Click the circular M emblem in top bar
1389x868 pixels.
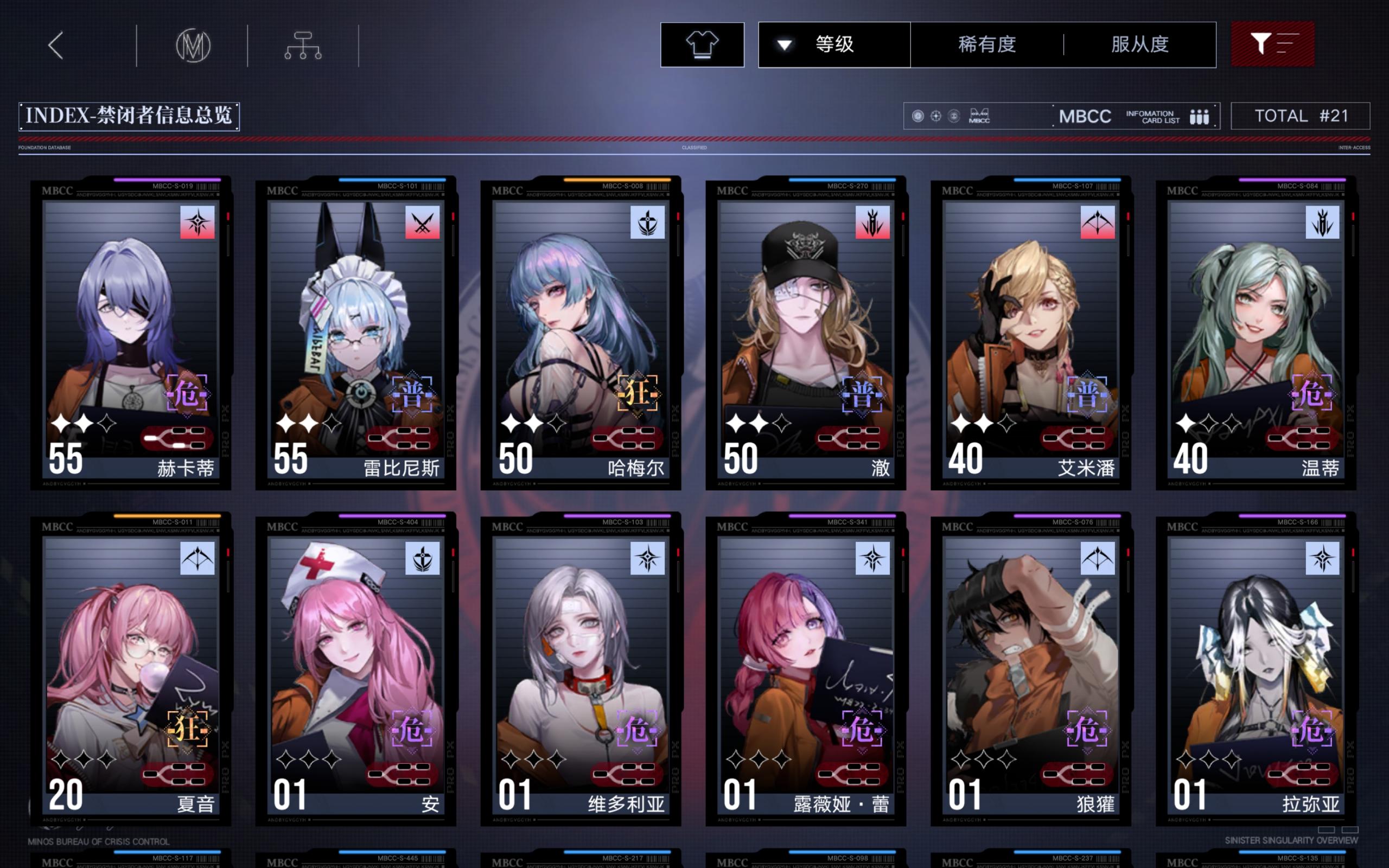click(x=193, y=48)
